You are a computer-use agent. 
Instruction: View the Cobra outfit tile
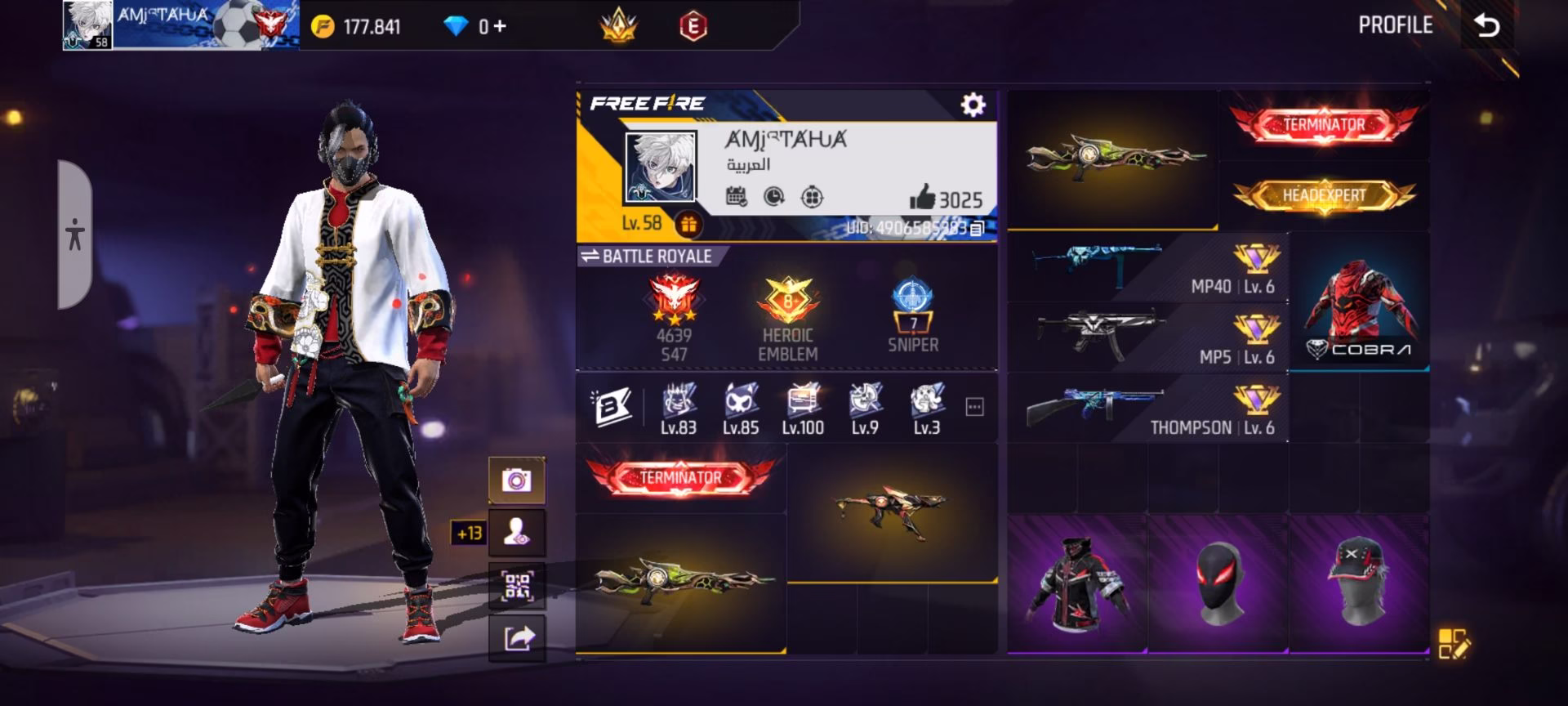[x=1358, y=302]
